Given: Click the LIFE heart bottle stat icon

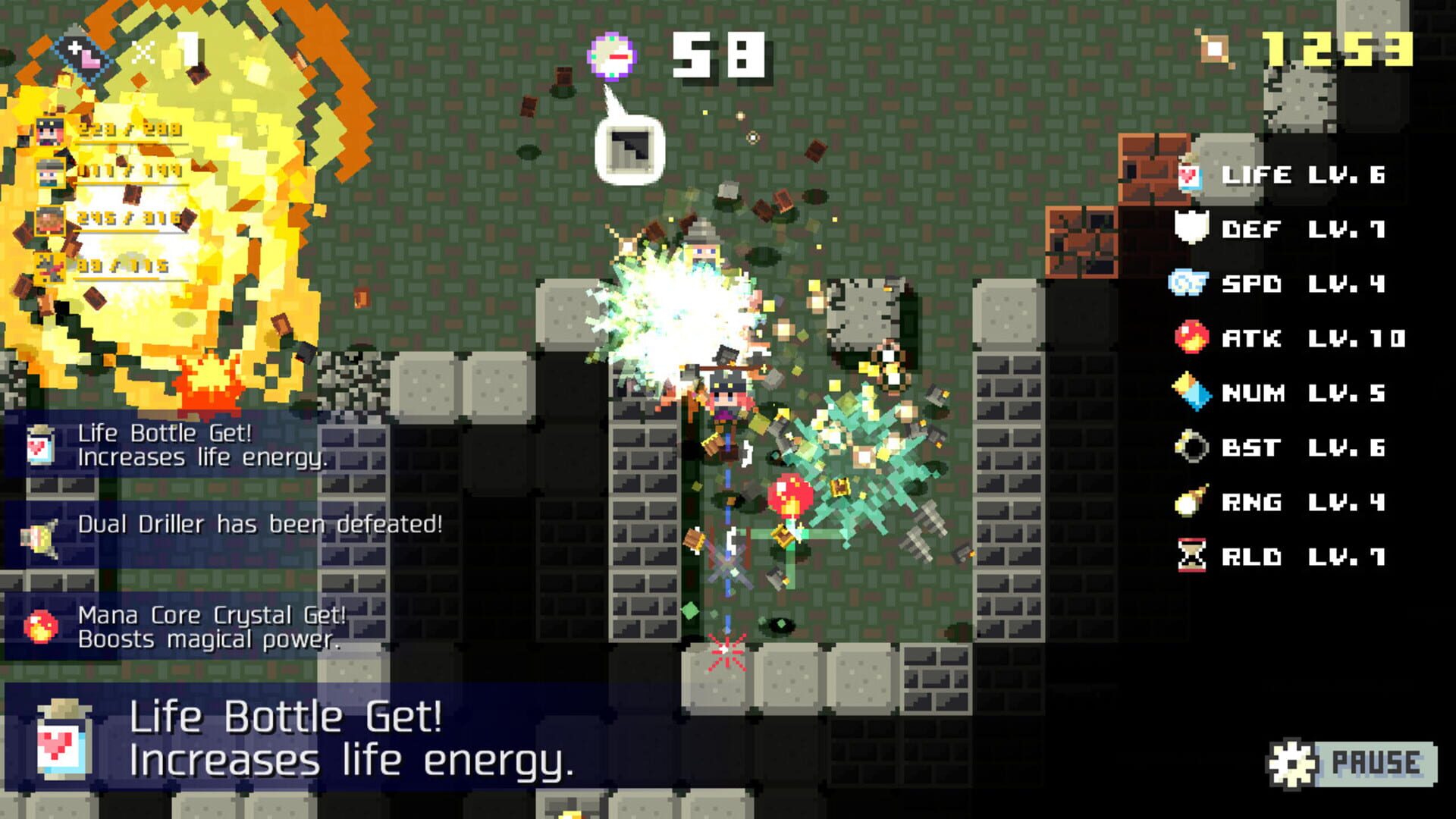Looking at the screenshot, I should [1189, 176].
